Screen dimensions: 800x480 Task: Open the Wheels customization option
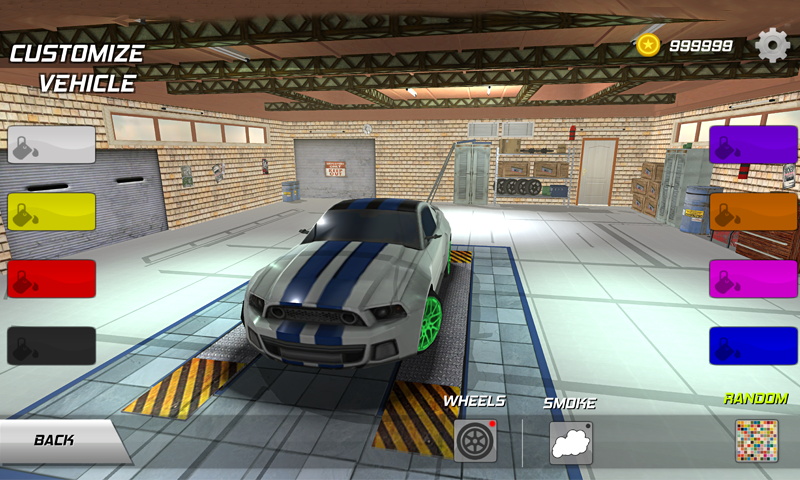[475, 441]
